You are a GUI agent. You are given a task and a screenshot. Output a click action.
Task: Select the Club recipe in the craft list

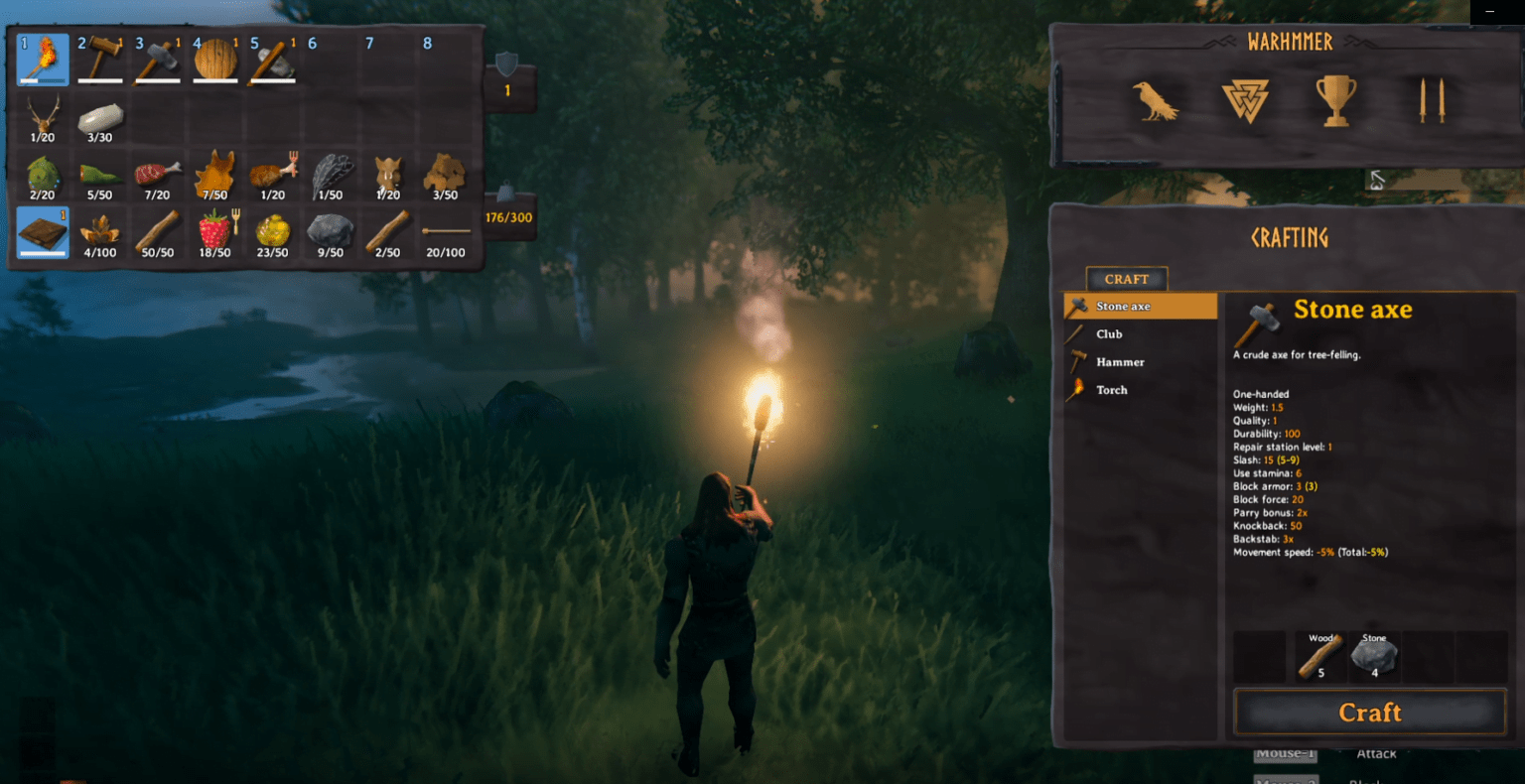[1114, 334]
